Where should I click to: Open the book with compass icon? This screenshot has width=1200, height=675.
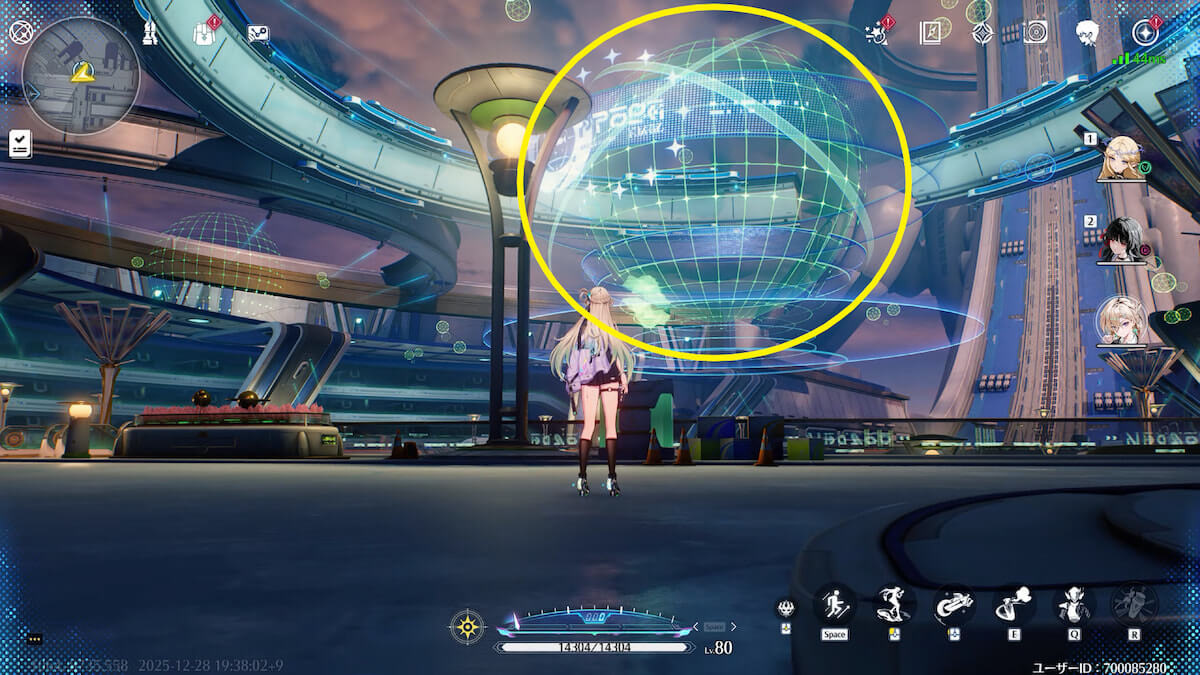point(931,33)
